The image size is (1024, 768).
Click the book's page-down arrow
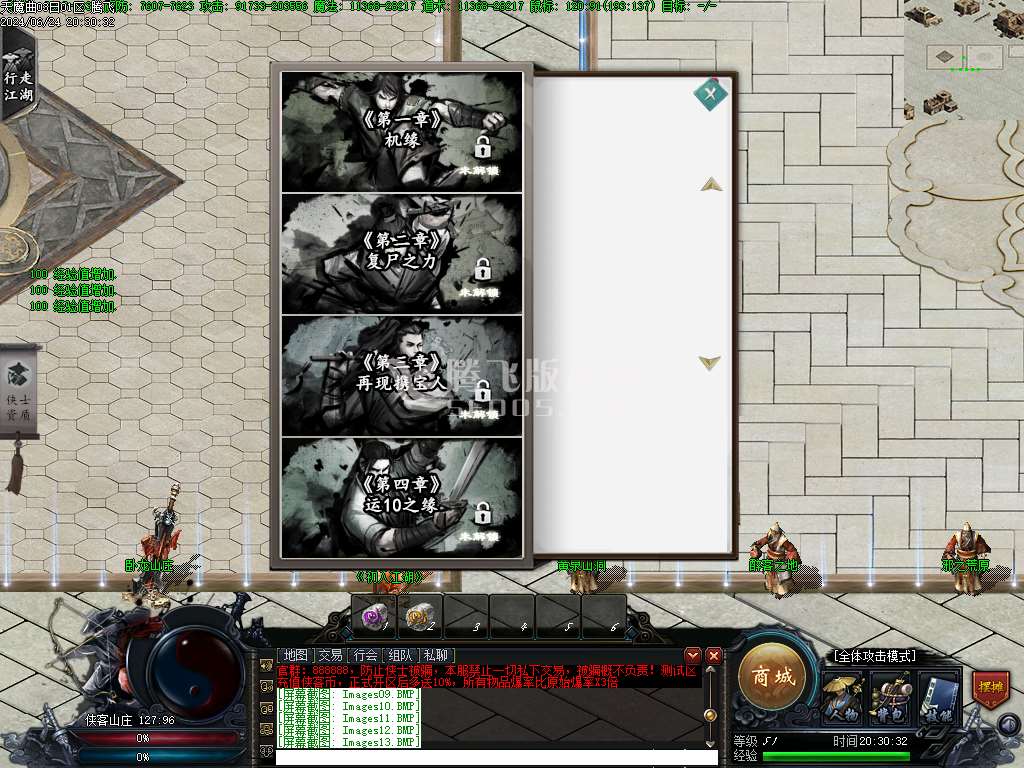710,362
